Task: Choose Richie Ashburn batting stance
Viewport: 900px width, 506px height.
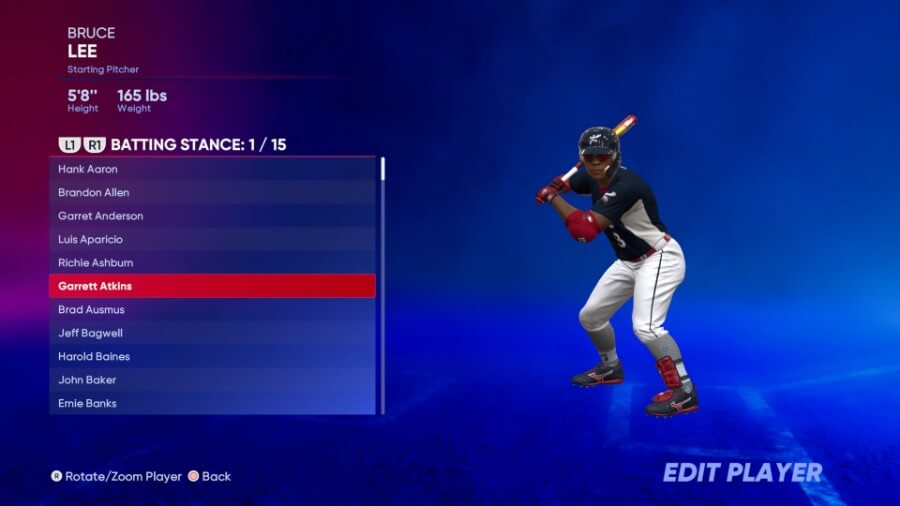Action: [x=212, y=263]
